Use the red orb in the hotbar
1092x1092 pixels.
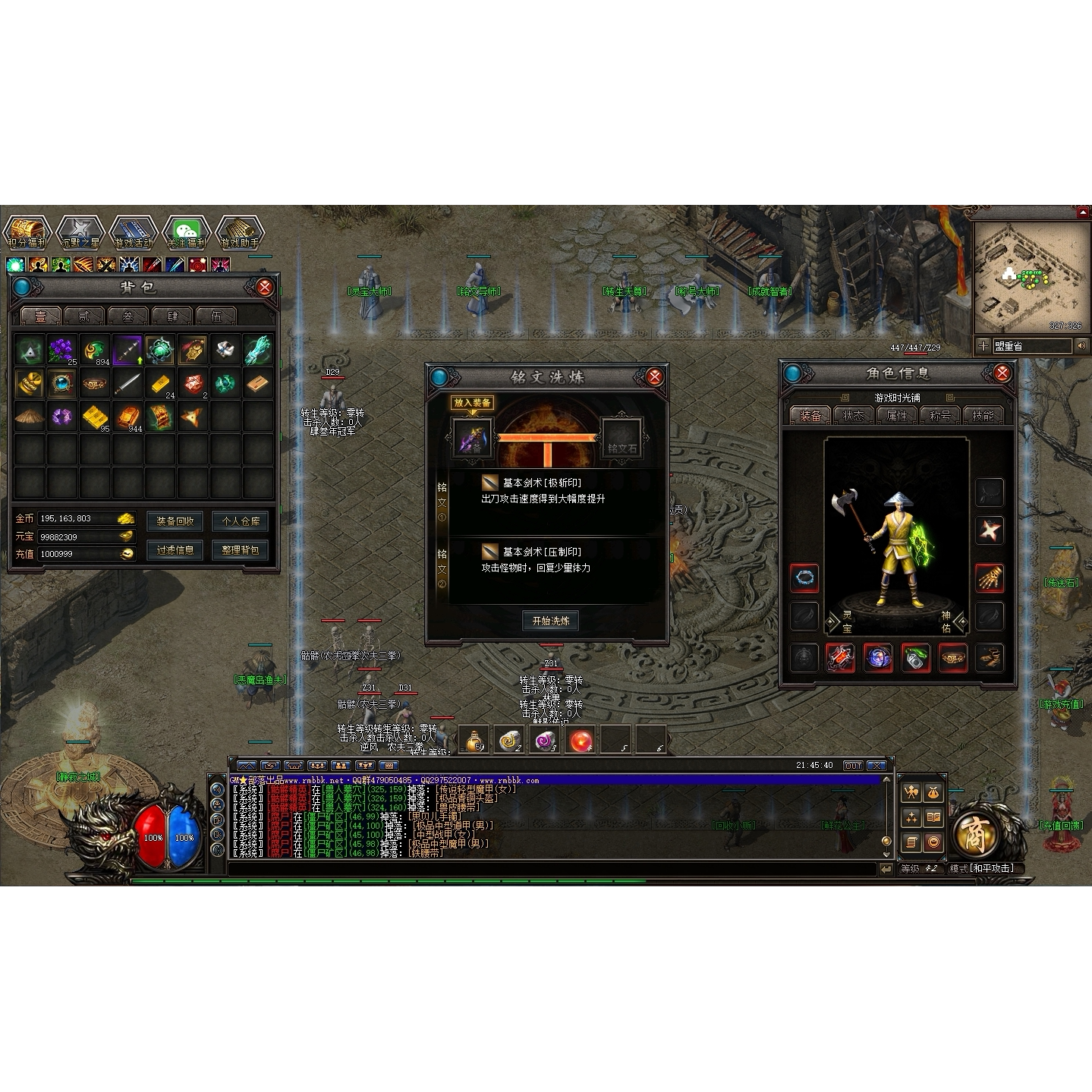[x=582, y=740]
